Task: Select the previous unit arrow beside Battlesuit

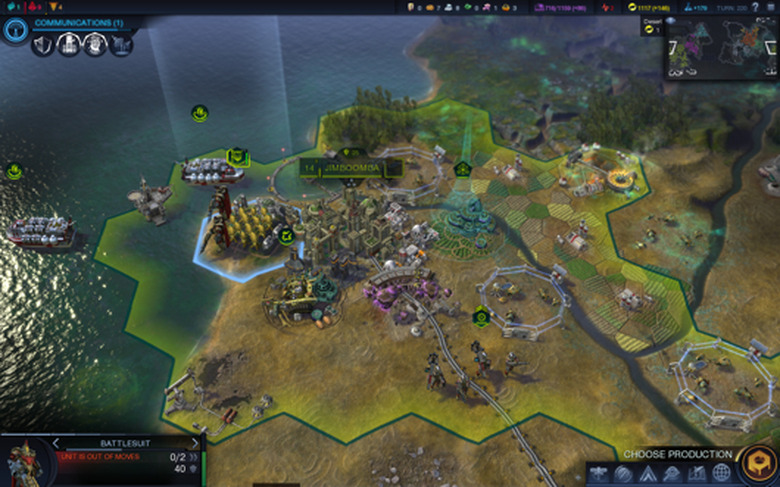Action: click(56, 442)
